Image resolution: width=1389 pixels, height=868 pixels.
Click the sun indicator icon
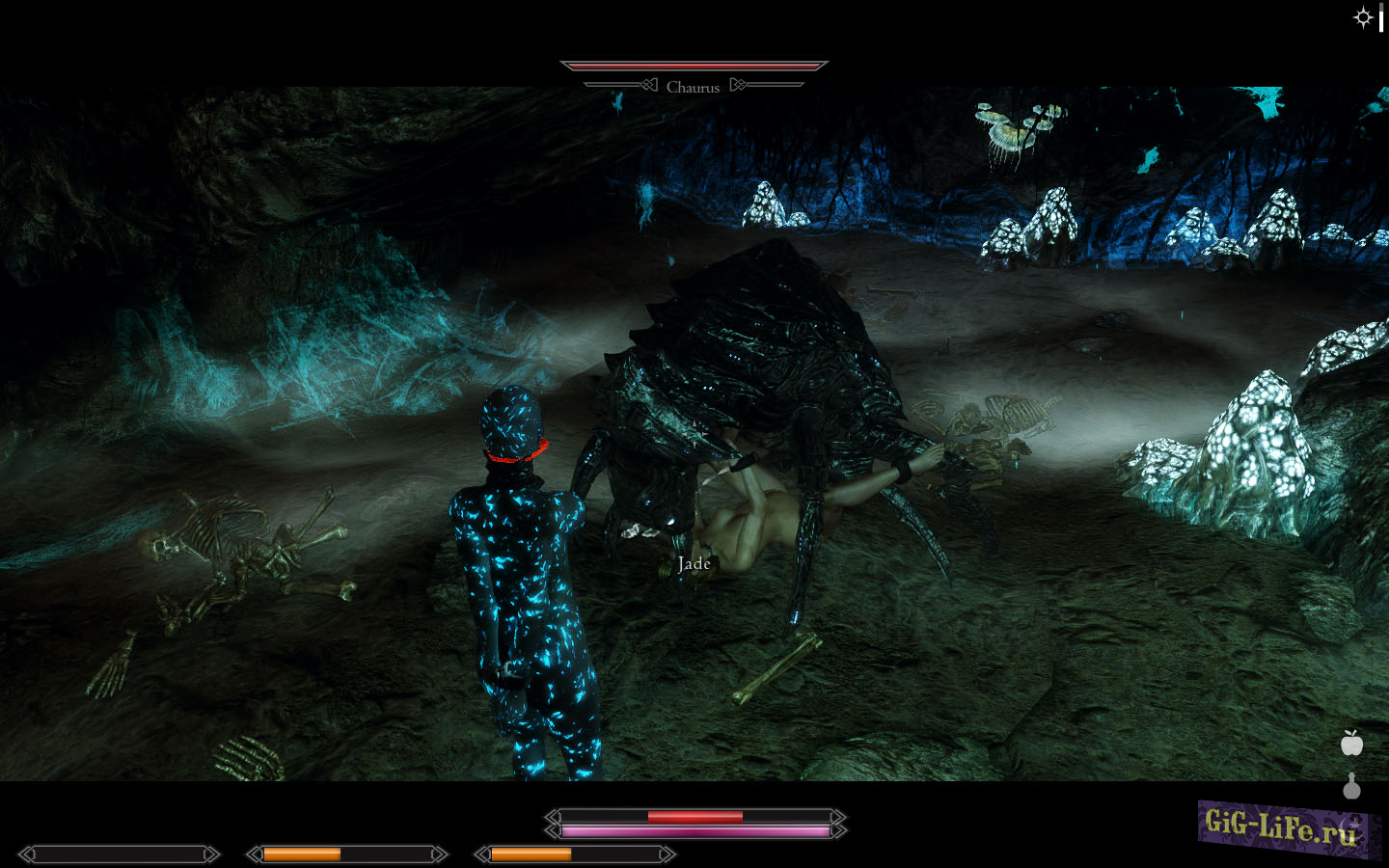click(x=1362, y=17)
